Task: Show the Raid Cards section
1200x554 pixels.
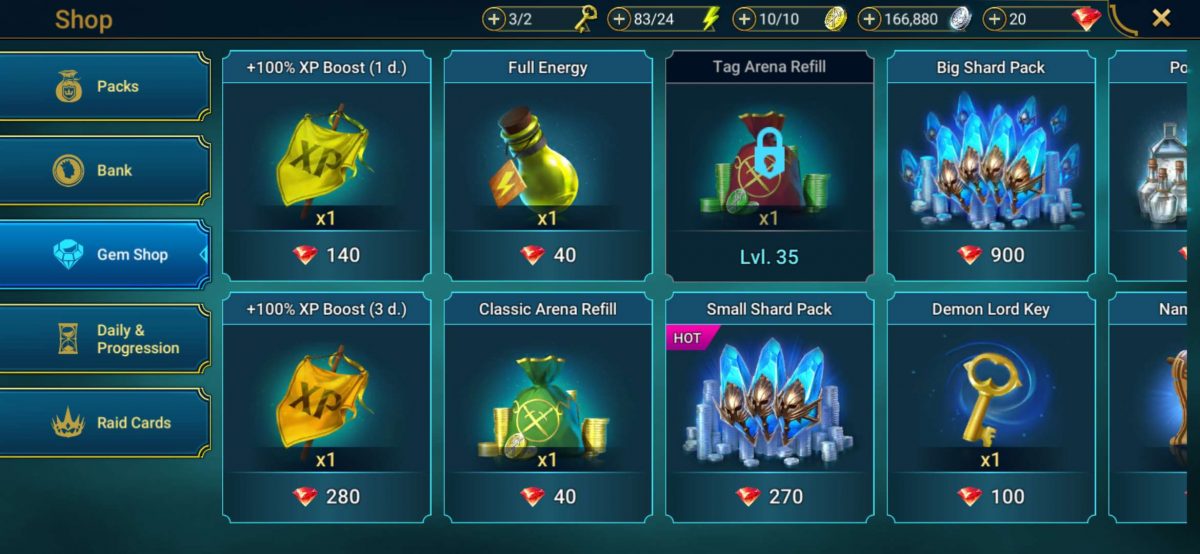Action: click(x=105, y=423)
